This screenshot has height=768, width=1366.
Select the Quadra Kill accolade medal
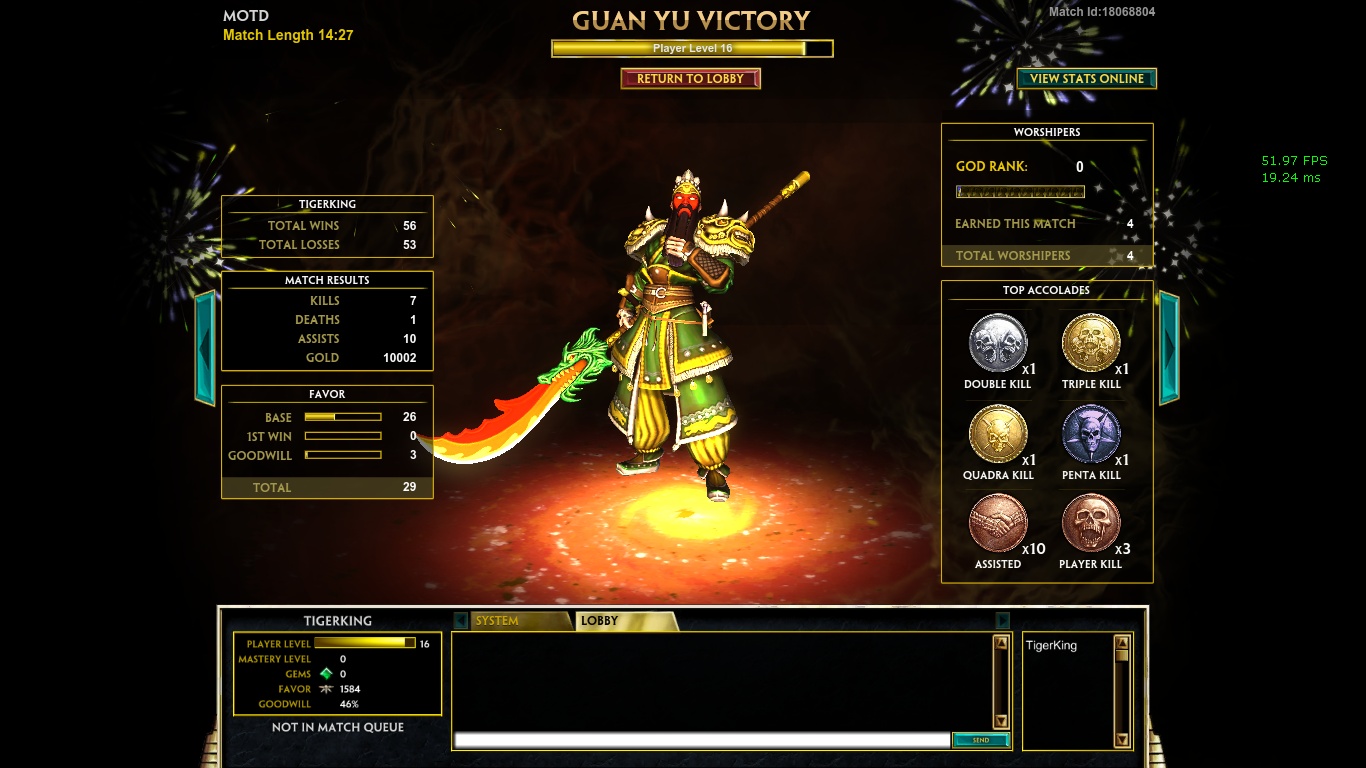click(998, 433)
